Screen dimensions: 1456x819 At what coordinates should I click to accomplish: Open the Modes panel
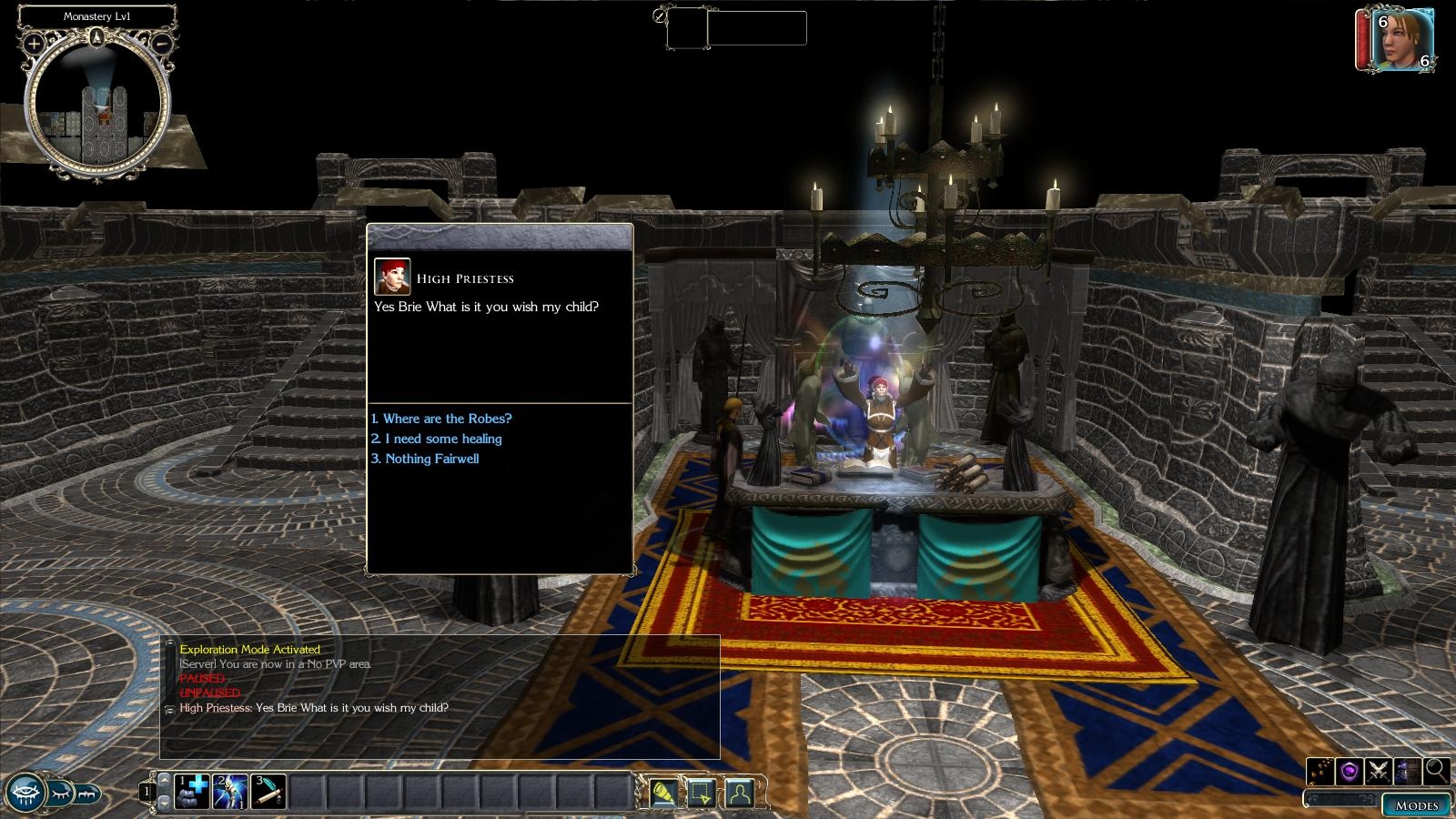click(1416, 805)
